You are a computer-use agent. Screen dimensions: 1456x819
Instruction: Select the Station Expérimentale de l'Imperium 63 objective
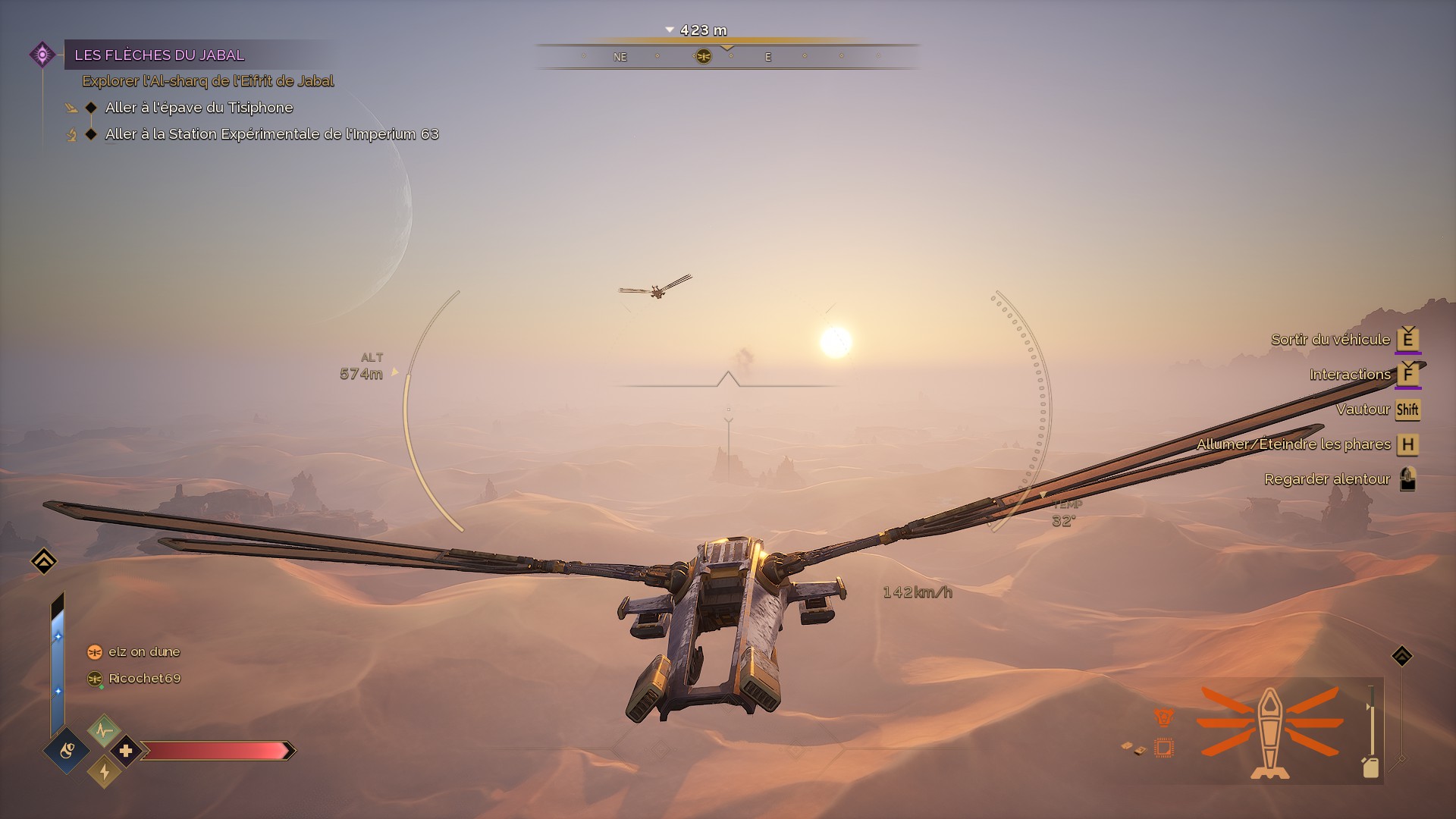click(271, 134)
